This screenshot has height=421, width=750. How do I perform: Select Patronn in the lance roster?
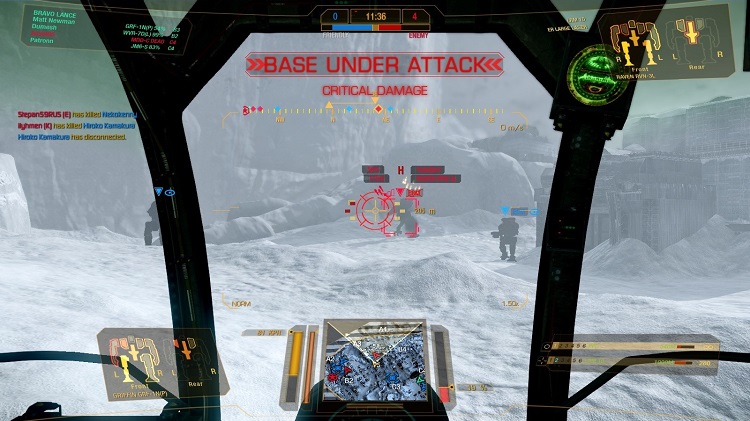point(43,41)
